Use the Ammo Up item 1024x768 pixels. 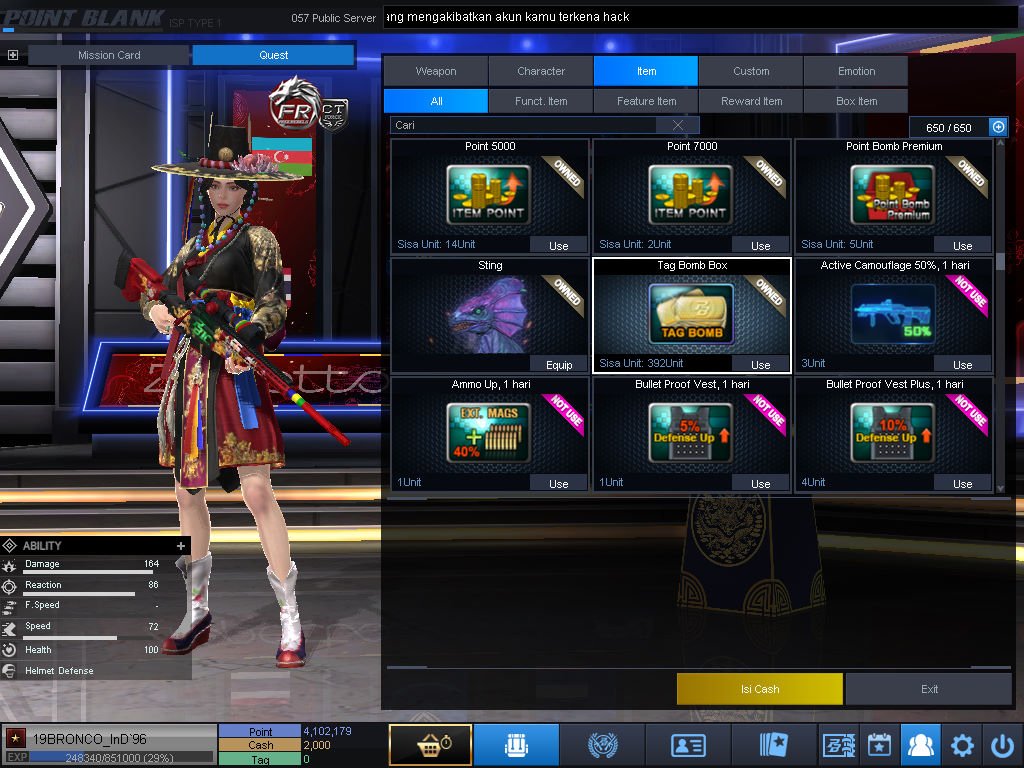558,483
